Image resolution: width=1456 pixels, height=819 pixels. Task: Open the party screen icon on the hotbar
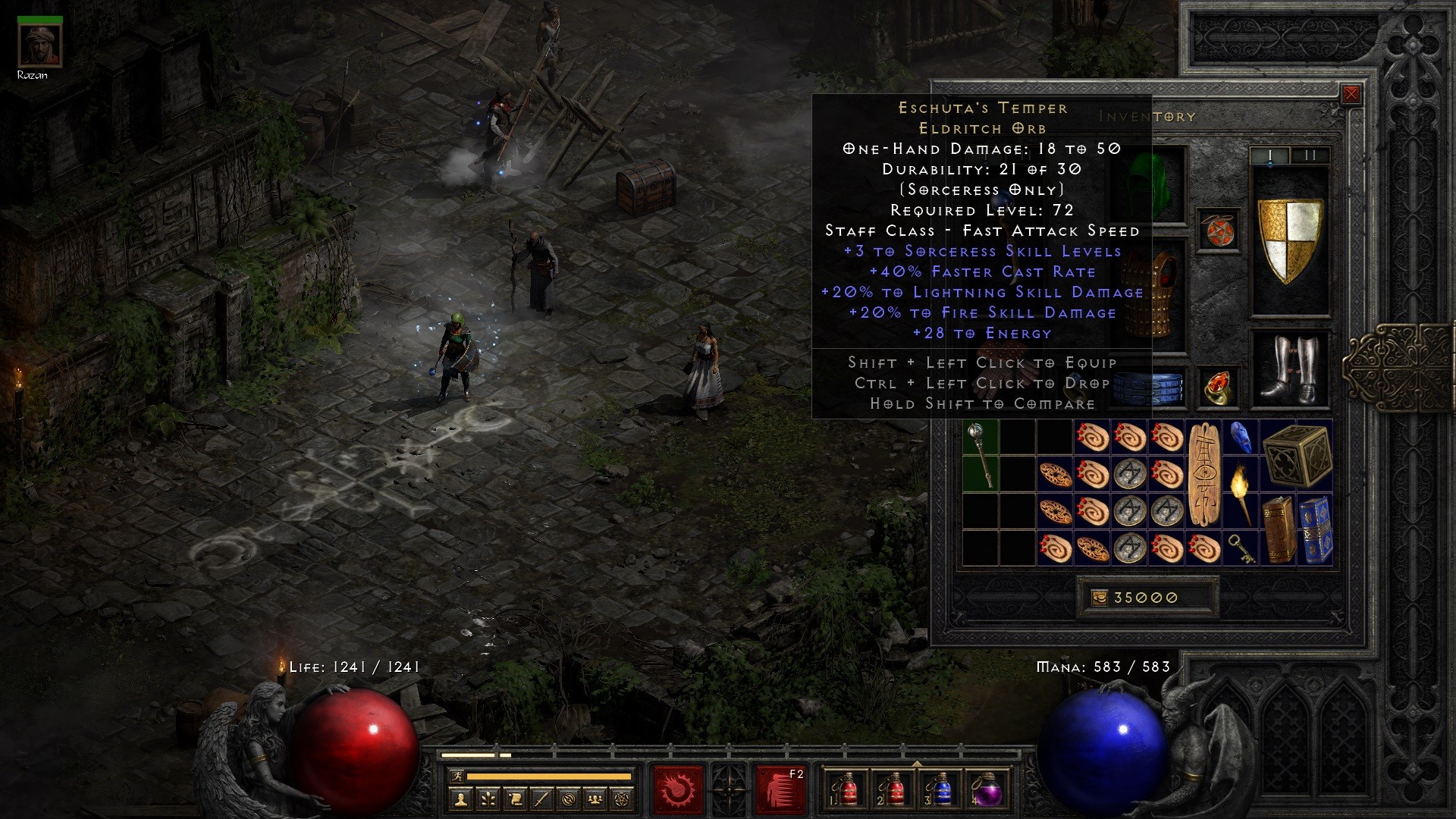coord(595,799)
